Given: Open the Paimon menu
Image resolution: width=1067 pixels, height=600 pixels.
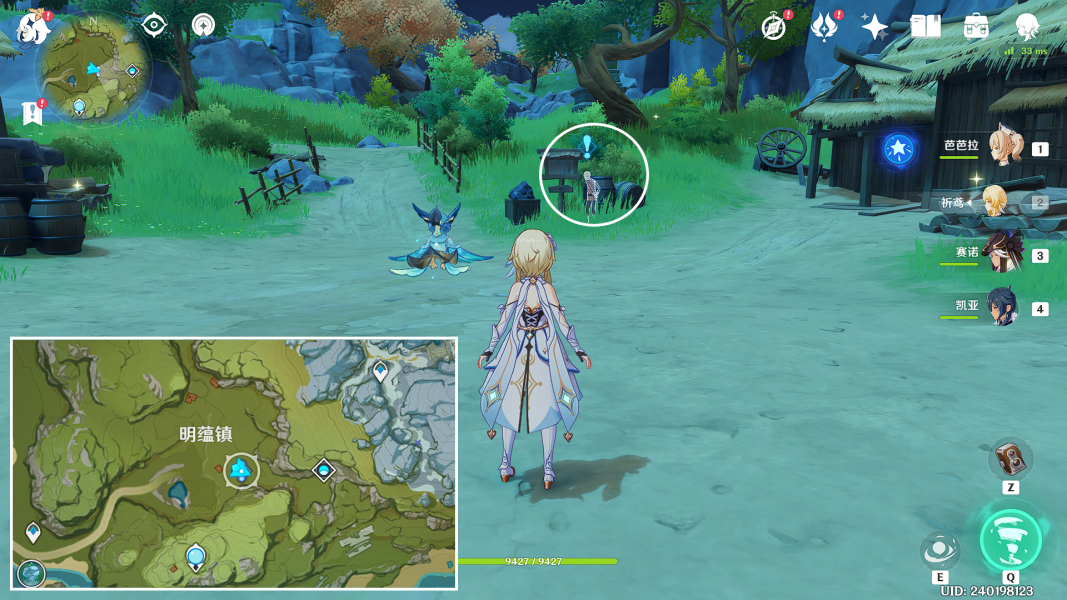Looking at the screenshot, I should tap(34, 27).
